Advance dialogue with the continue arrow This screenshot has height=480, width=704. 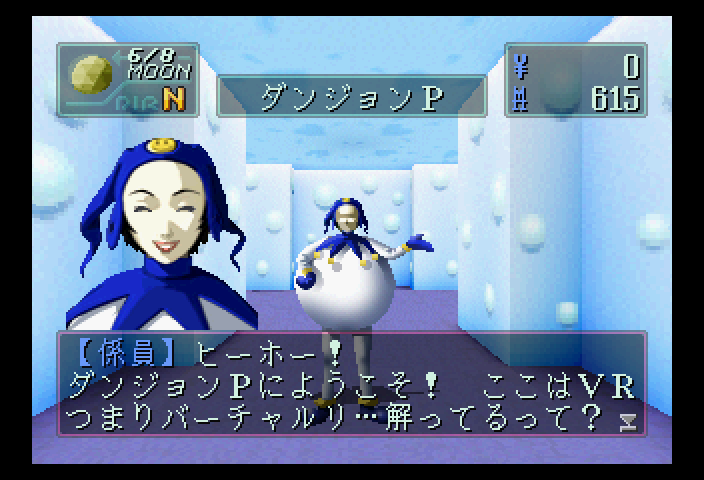(628, 420)
